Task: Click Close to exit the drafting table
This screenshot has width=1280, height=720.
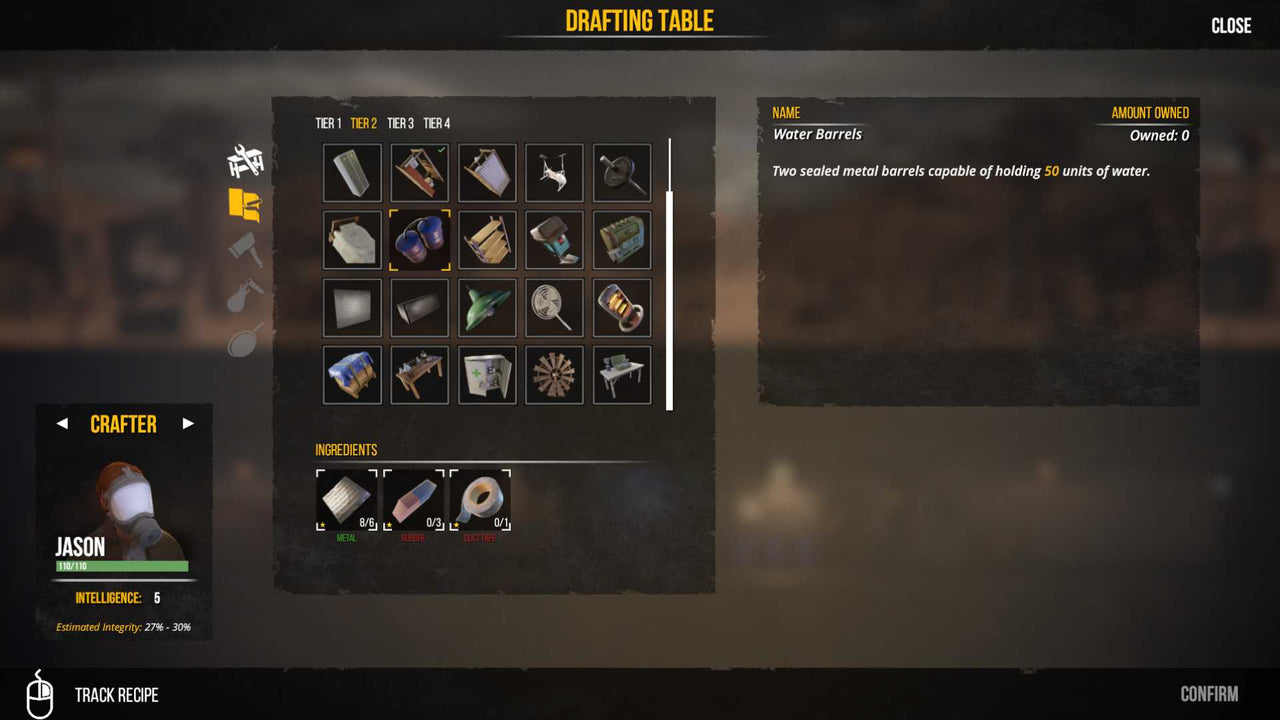Action: [1231, 25]
